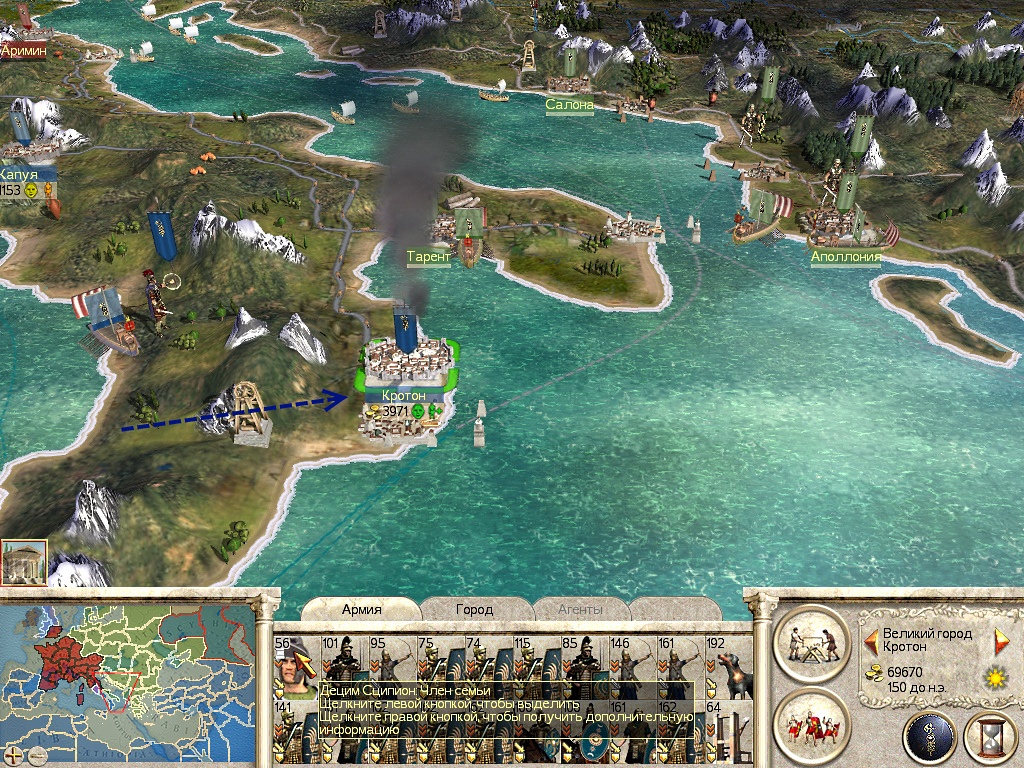Open the construction panel with sawing workers
The image size is (1024, 768).
point(811,642)
